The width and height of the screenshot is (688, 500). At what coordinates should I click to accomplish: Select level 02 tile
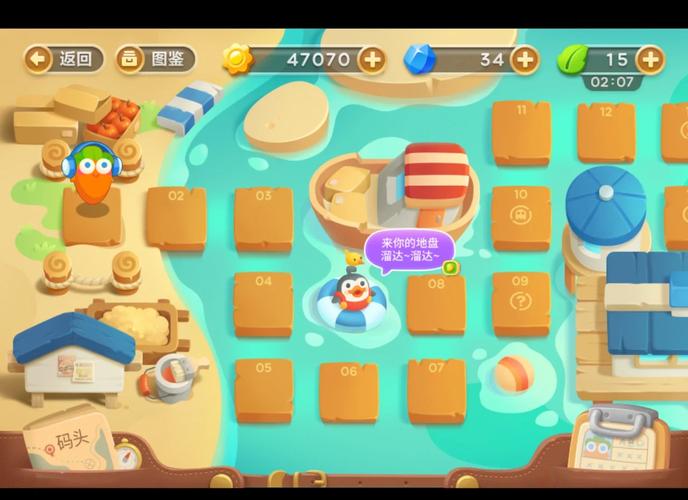tap(176, 217)
